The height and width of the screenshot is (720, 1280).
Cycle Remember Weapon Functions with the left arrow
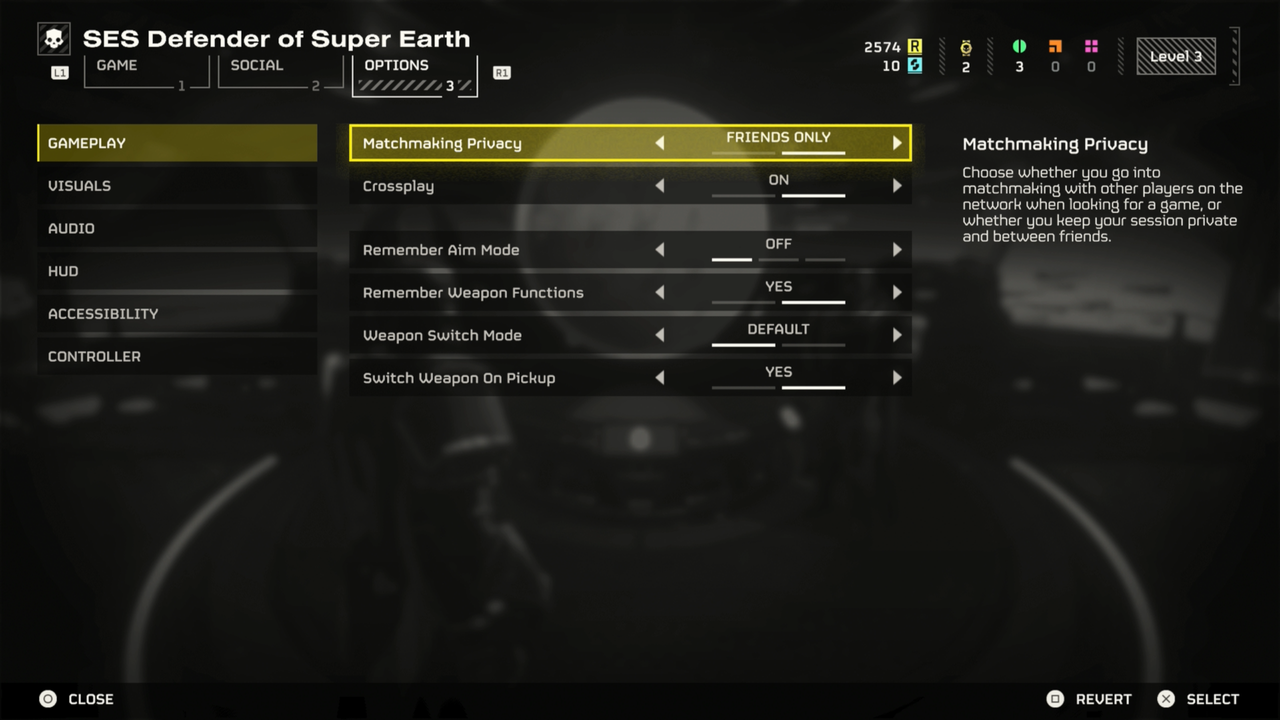[x=659, y=292]
